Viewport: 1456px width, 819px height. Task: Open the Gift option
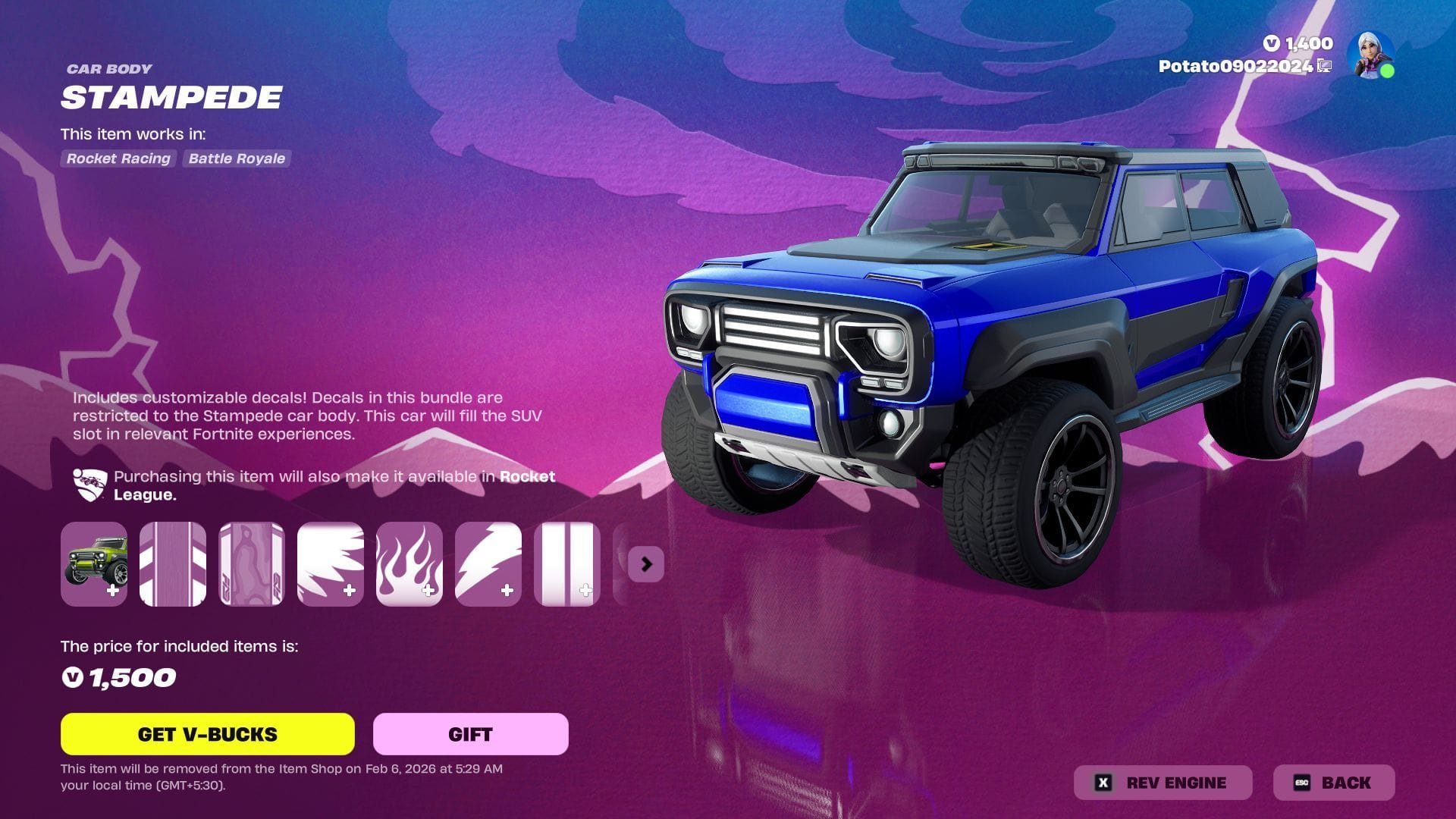pyautogui.click(x=470, y=734)
